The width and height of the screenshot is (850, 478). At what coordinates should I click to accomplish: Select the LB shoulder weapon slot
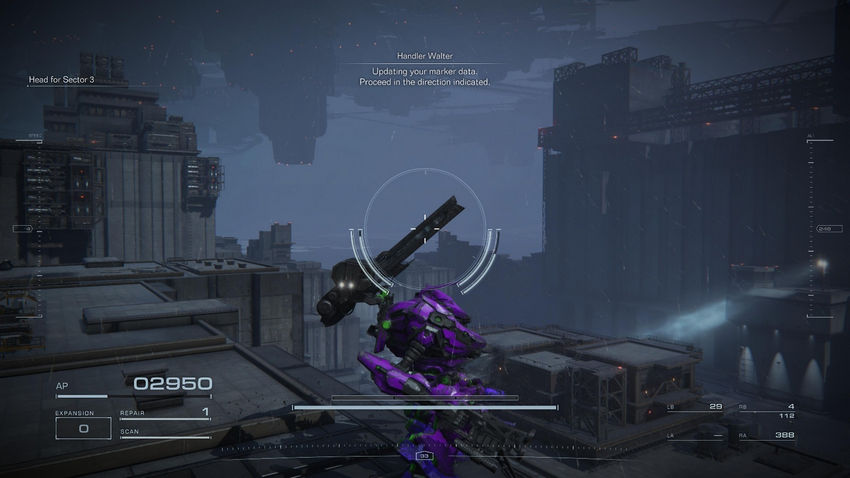[x=696, y=408]
